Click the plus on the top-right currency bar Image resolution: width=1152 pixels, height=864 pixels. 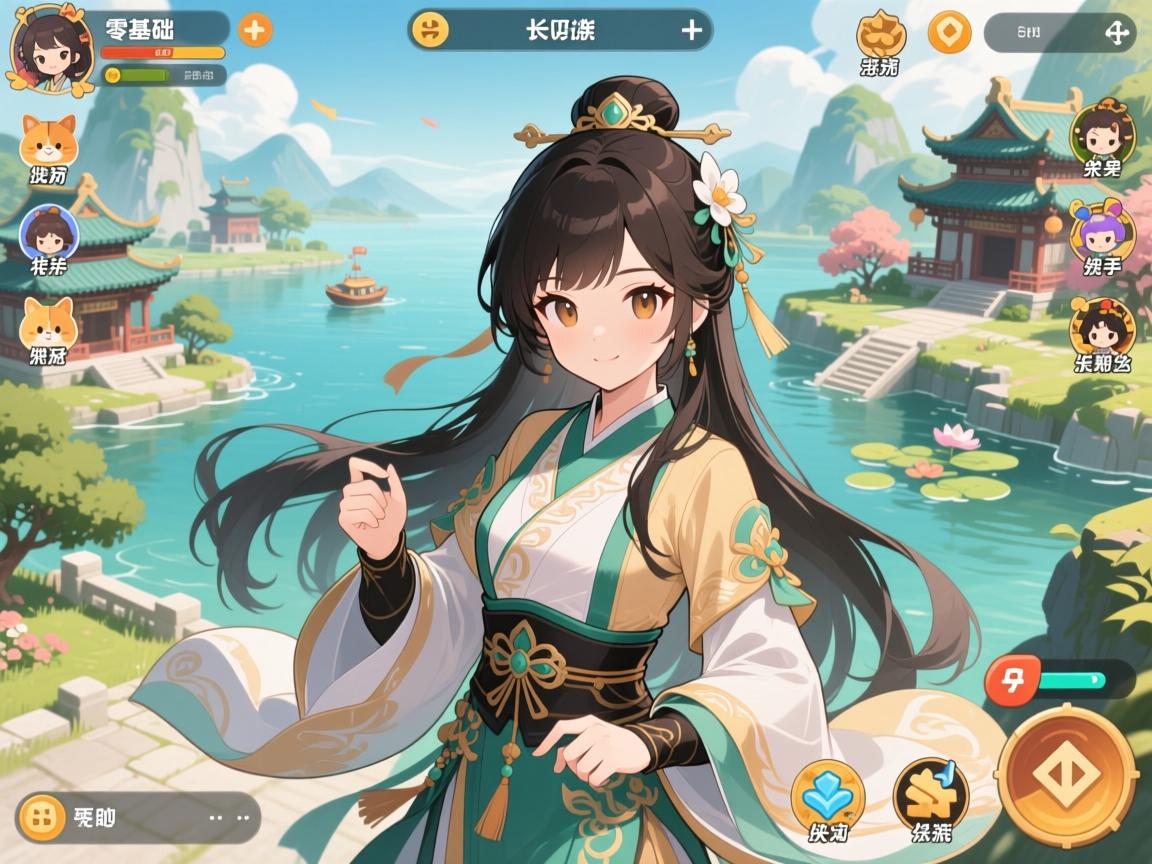point(1115,32)
